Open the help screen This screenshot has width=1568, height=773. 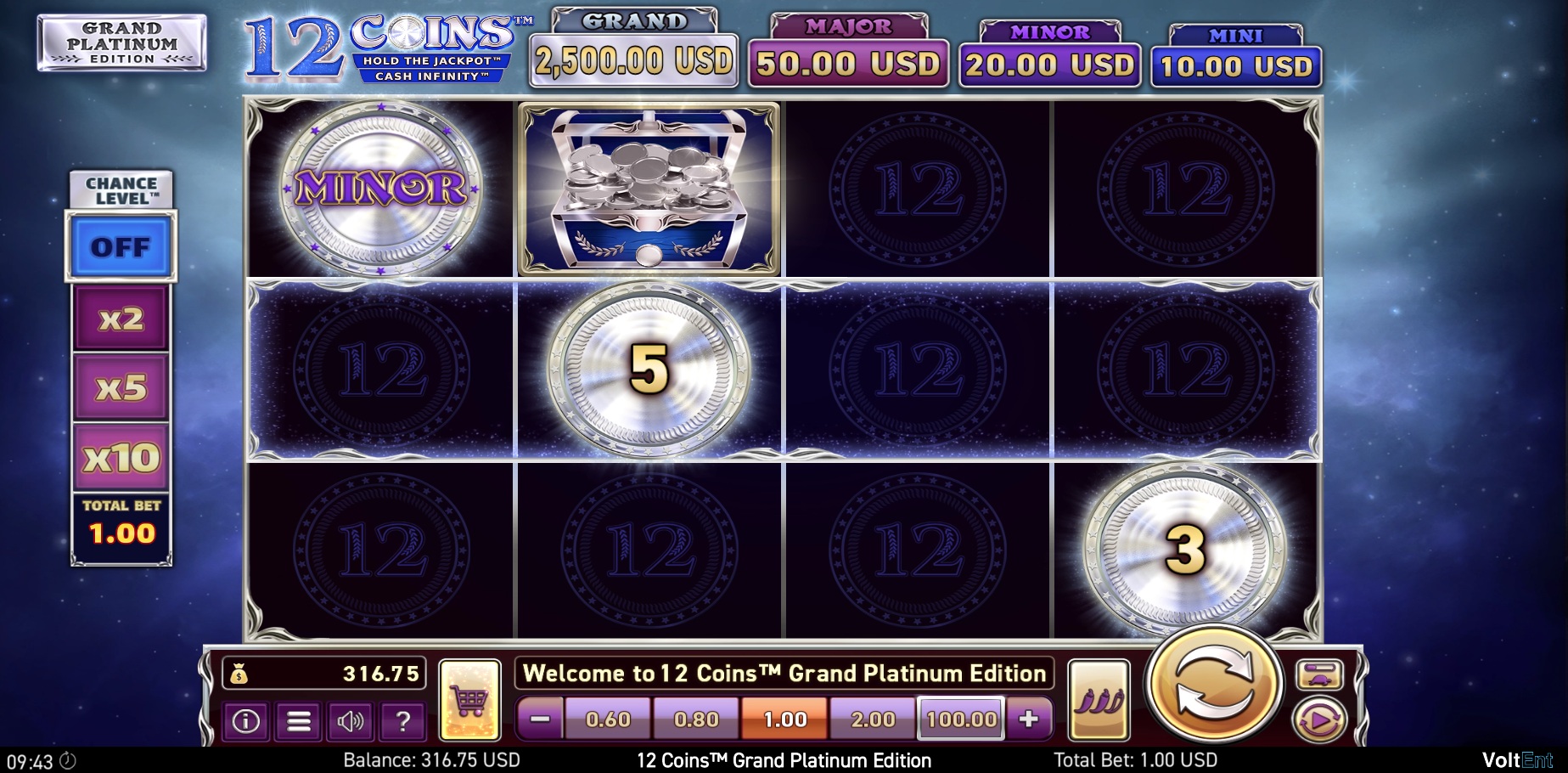point(404,723)
